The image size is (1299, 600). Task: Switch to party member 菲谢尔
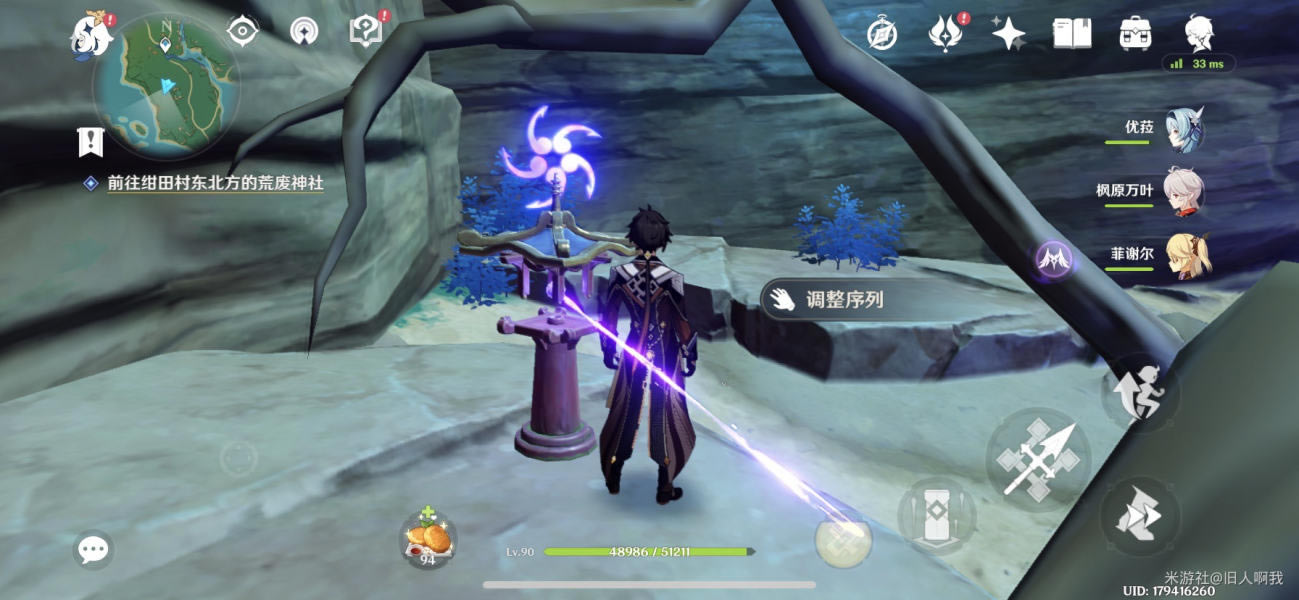[1187, 254]
